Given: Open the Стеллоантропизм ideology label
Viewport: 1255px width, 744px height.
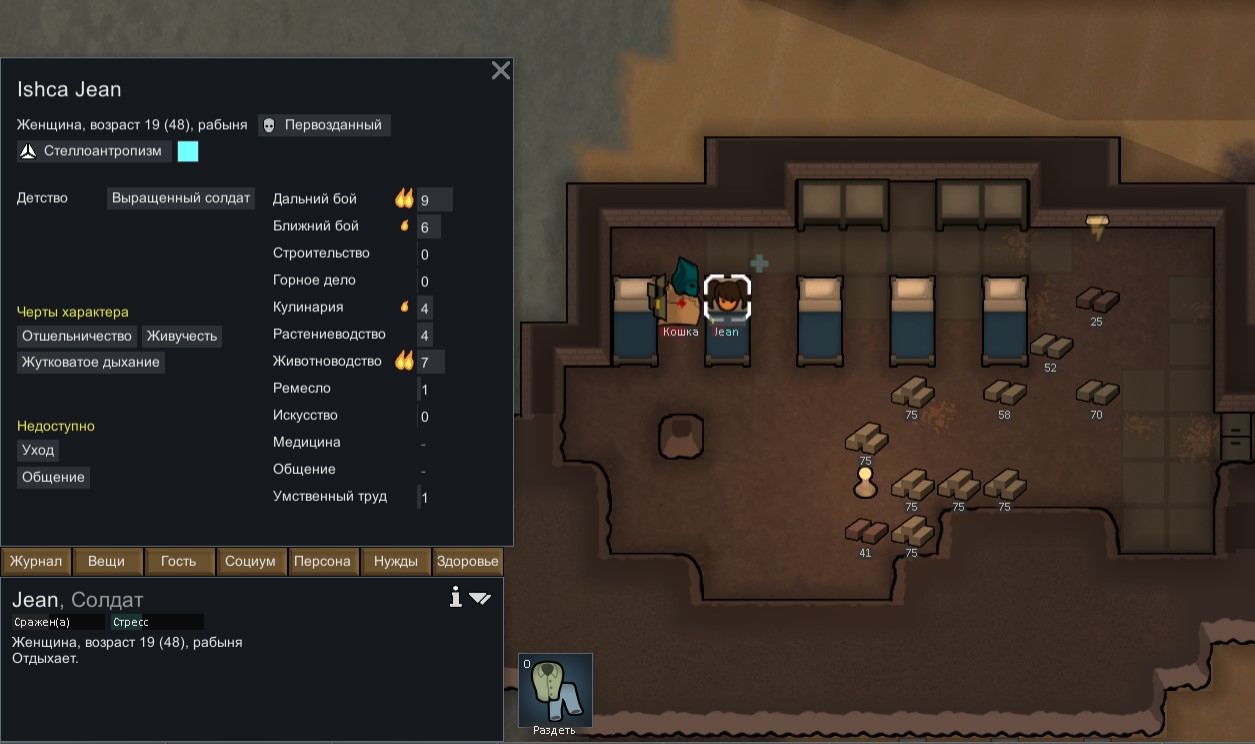Looking at the screenshot, I should pyautogui.click(x=94, y=151).
